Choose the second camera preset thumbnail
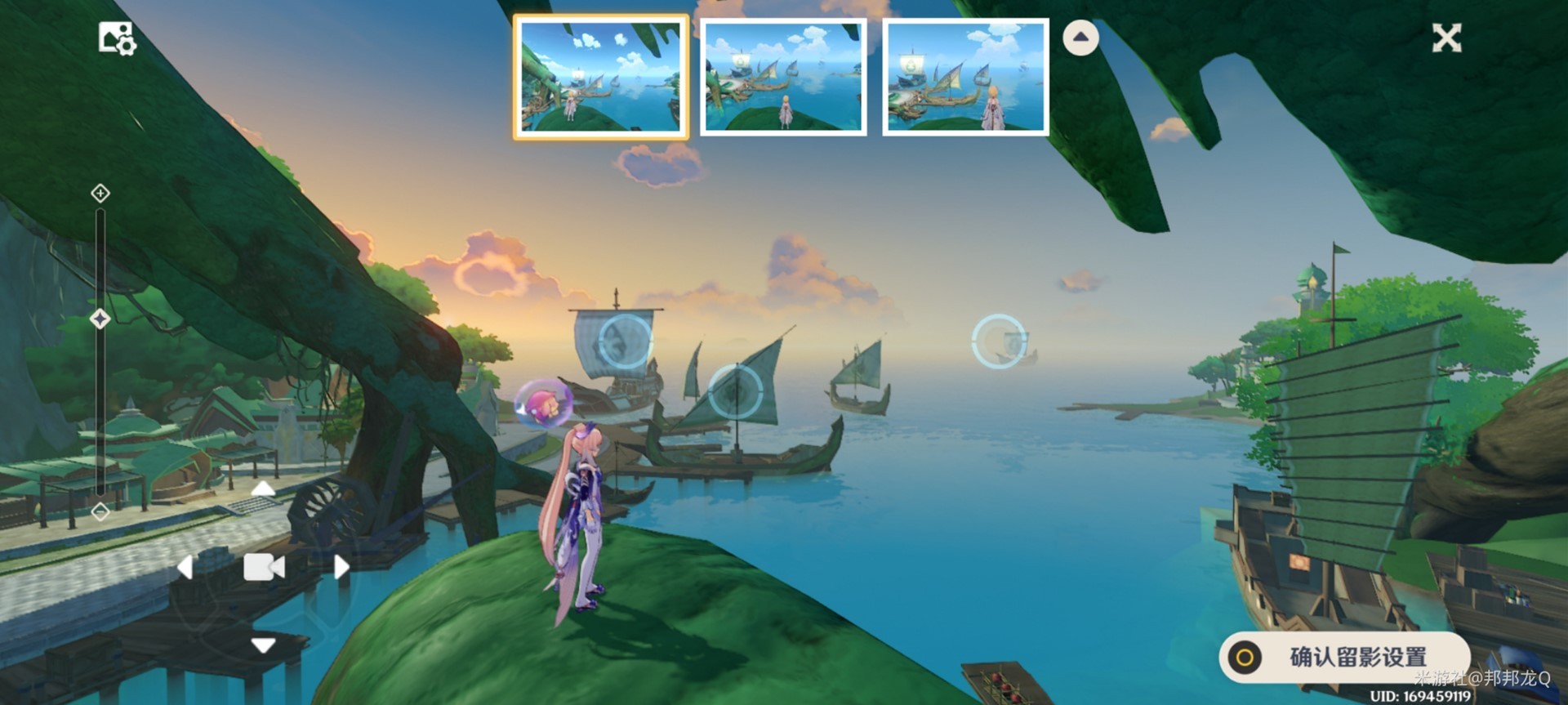Viewport: 1568px width, 705px height. (x=783, y=77)
